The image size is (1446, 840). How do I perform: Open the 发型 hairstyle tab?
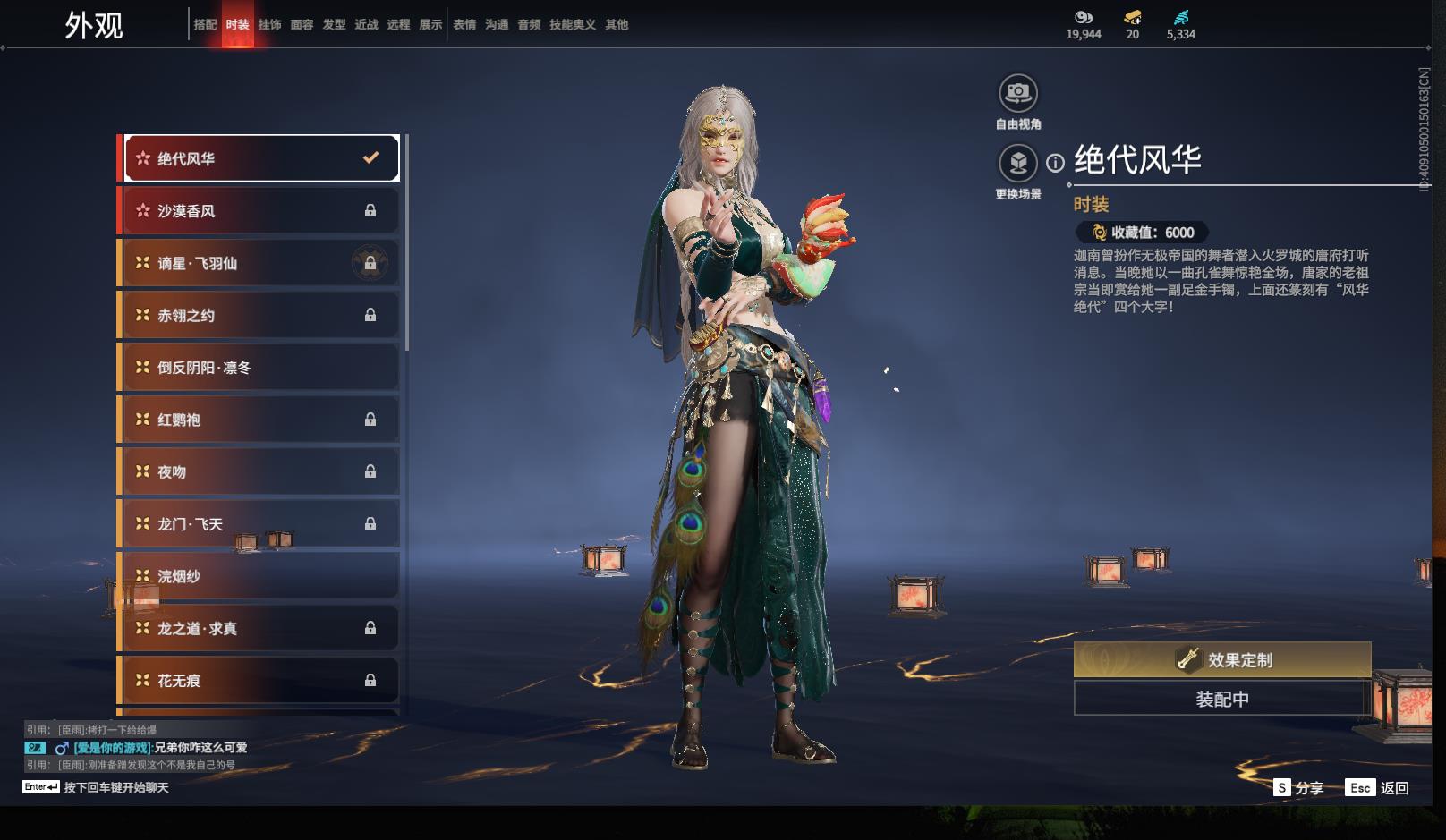tap(334, 25)
